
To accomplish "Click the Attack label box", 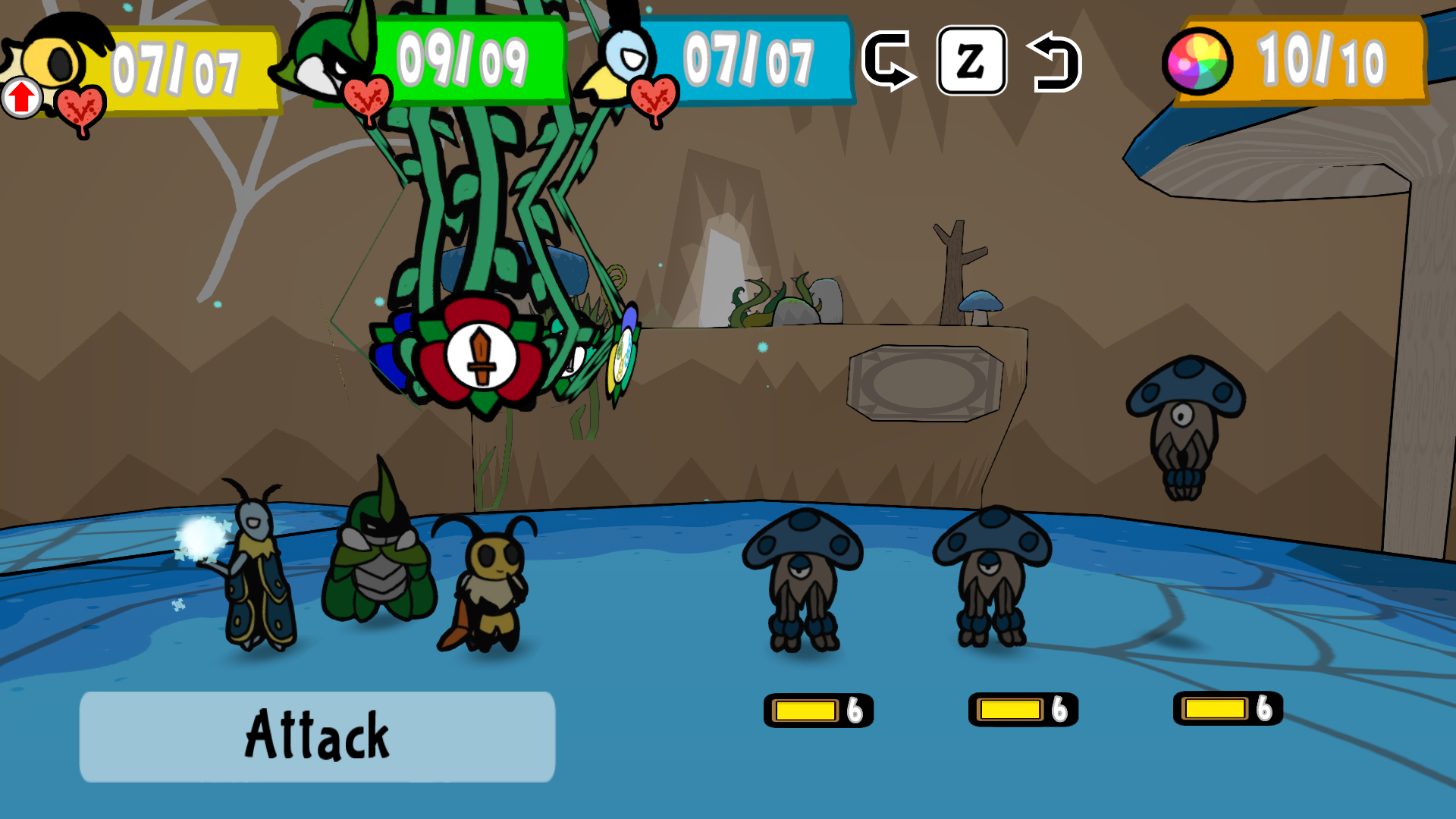I will click(317, 736).
